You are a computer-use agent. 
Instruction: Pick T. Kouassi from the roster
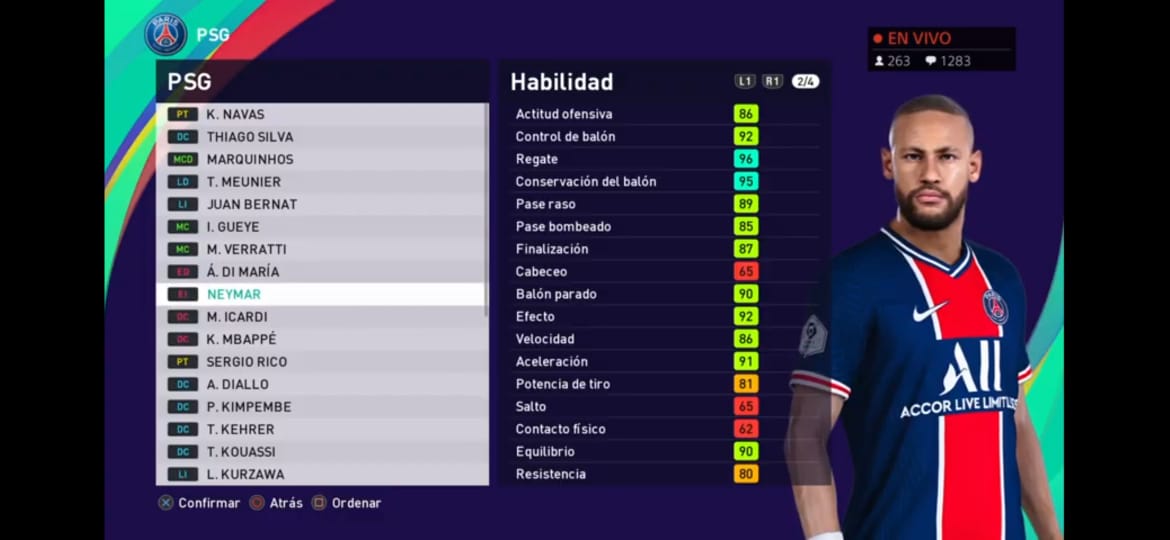click(320, 452)
